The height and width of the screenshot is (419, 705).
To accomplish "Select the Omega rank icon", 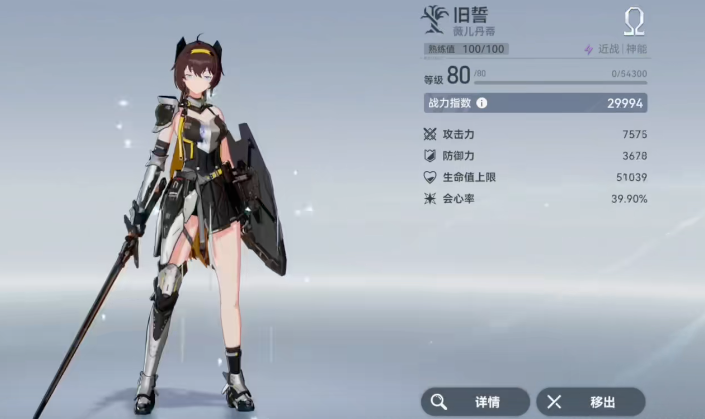I will 634,21.
